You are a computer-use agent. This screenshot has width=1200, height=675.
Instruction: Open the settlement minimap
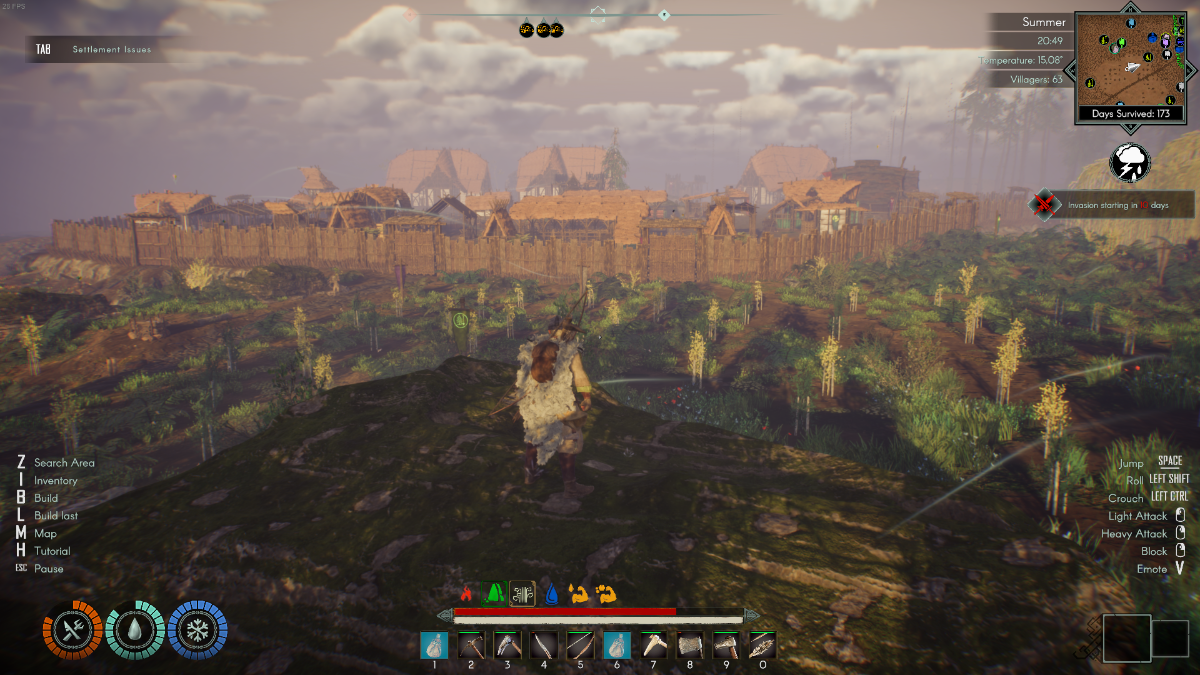1128,60
